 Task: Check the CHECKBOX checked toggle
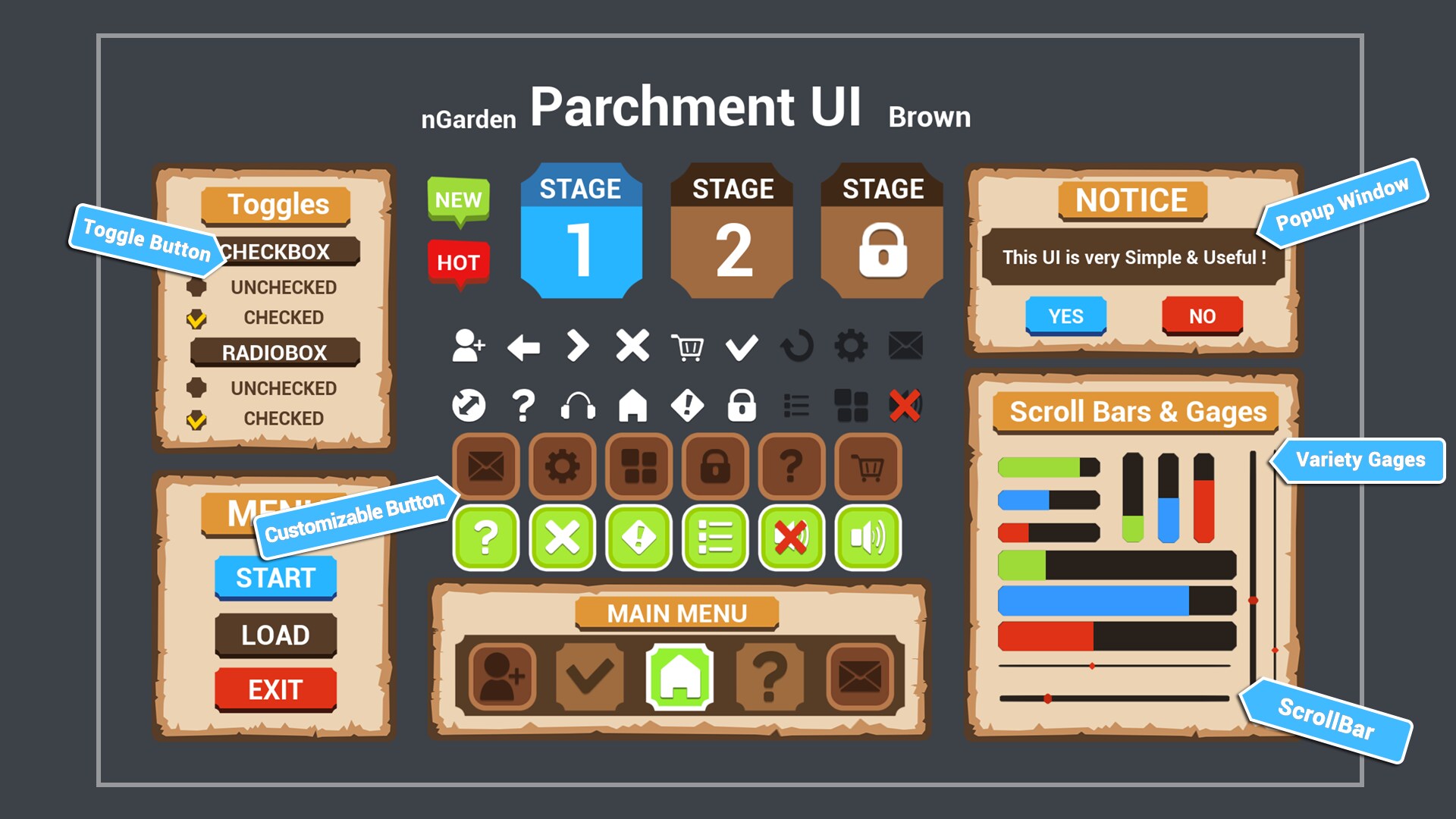[197, 318]
